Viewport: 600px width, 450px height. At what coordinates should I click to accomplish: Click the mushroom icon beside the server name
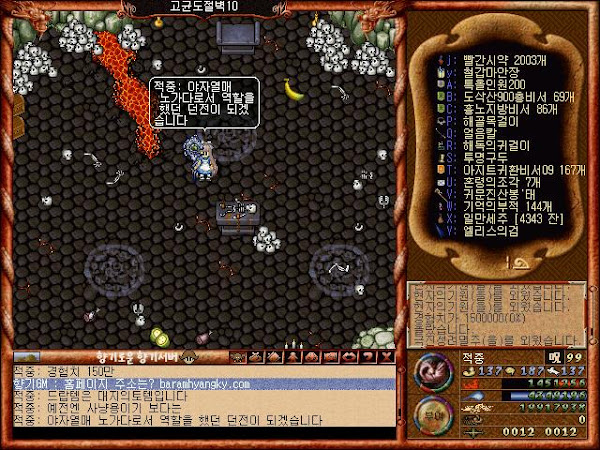[187, 357]
